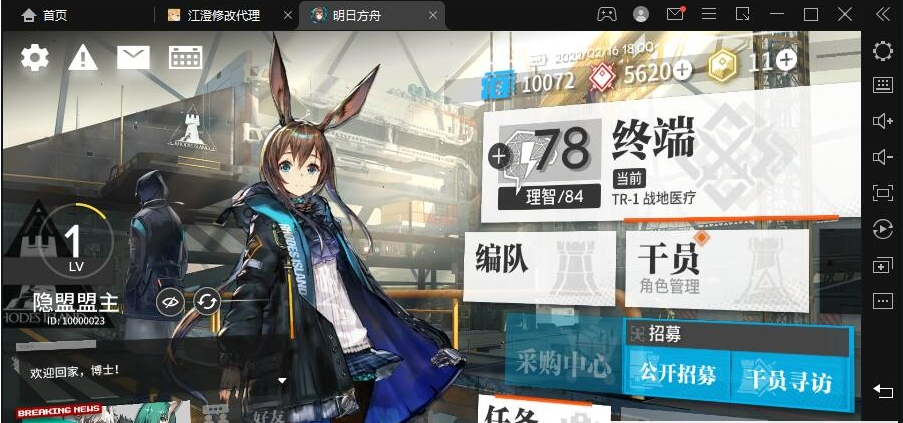Open the 编队 squad menu

(x=537, y=263)
